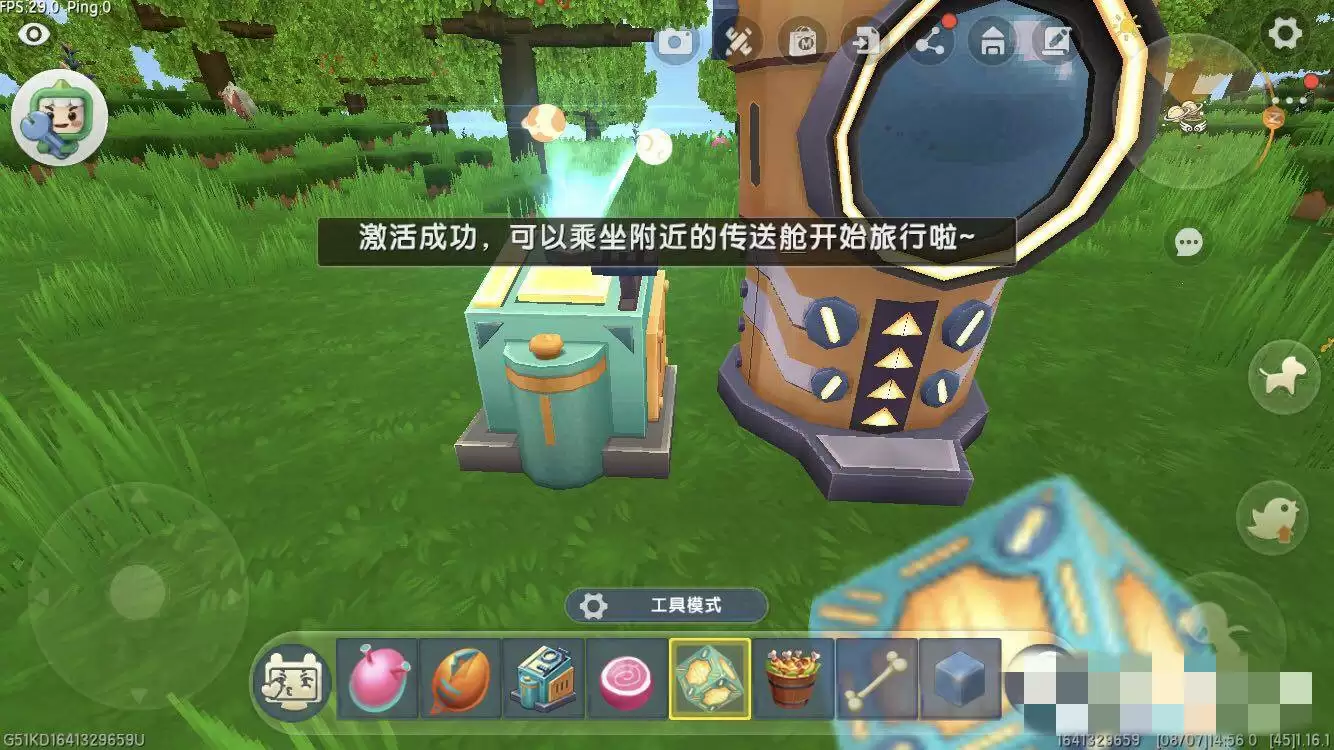Open the settings gear in top-right corner

[1283, 32]
